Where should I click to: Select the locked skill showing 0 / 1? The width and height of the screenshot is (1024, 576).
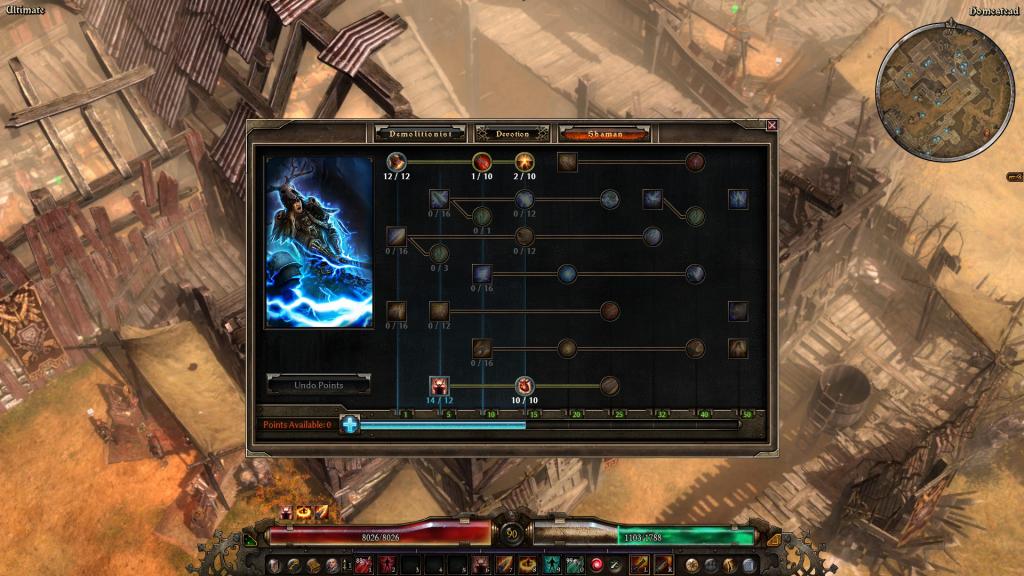(x=482, y=215)
